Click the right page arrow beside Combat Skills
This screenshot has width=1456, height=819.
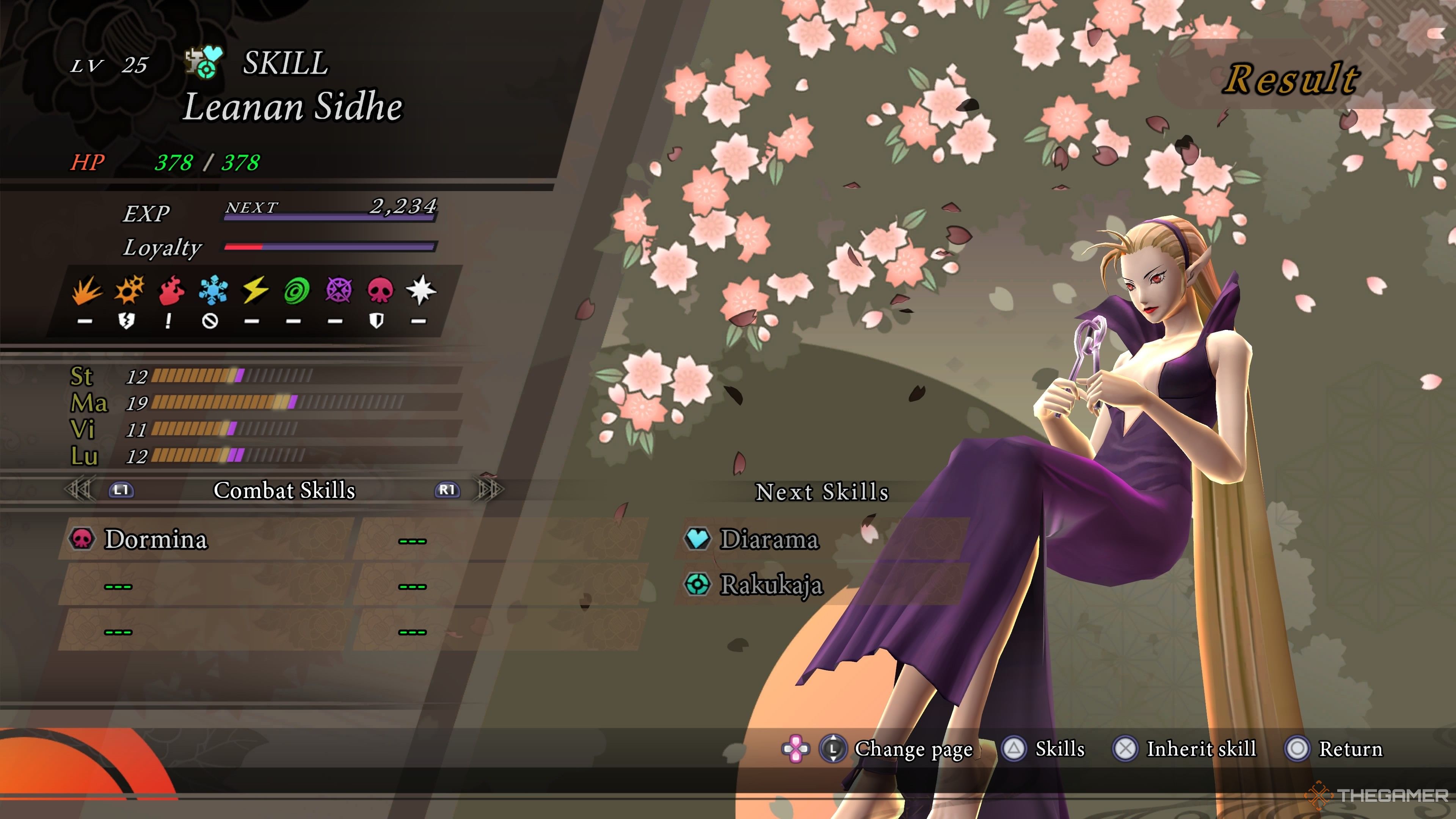tap(490, 490)
